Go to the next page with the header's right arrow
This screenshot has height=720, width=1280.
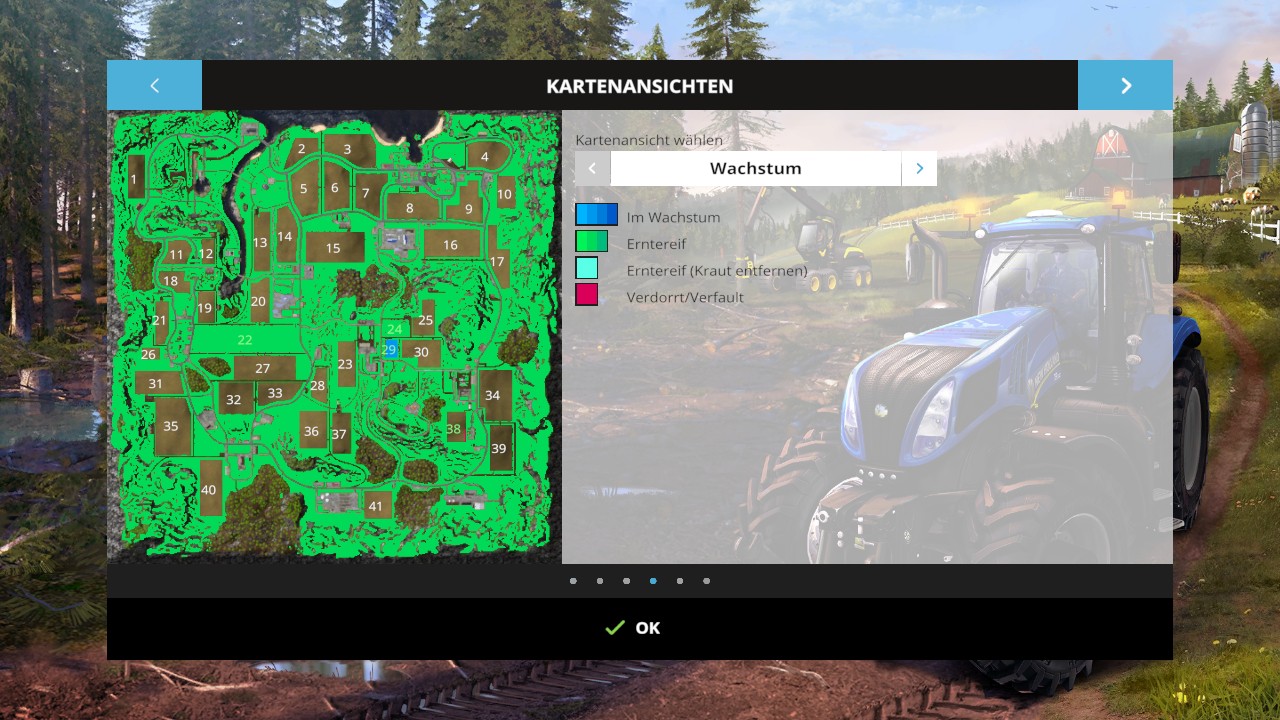[x=1125, y=86]
